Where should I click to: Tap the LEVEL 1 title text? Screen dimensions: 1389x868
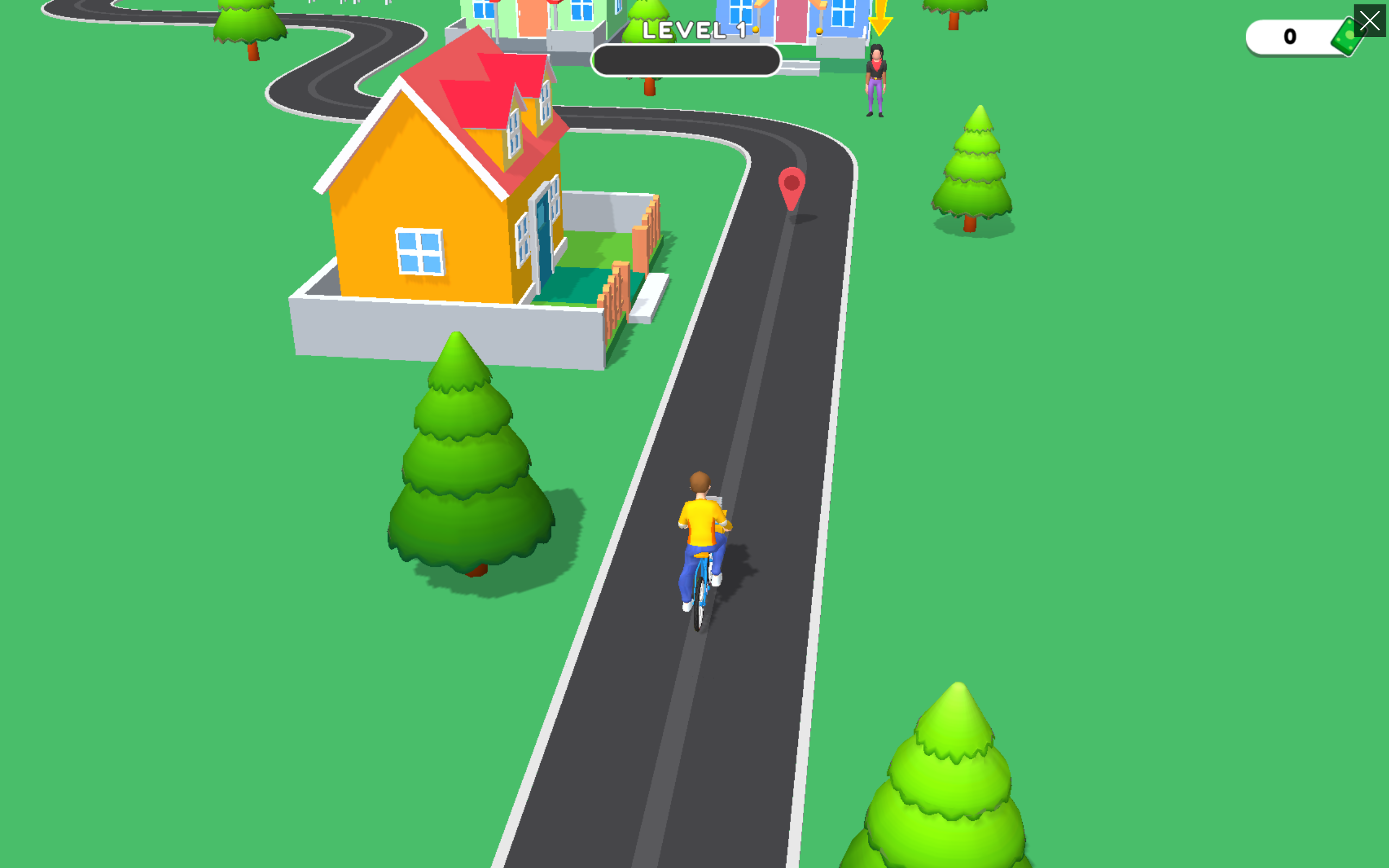[x=695, y=30]
